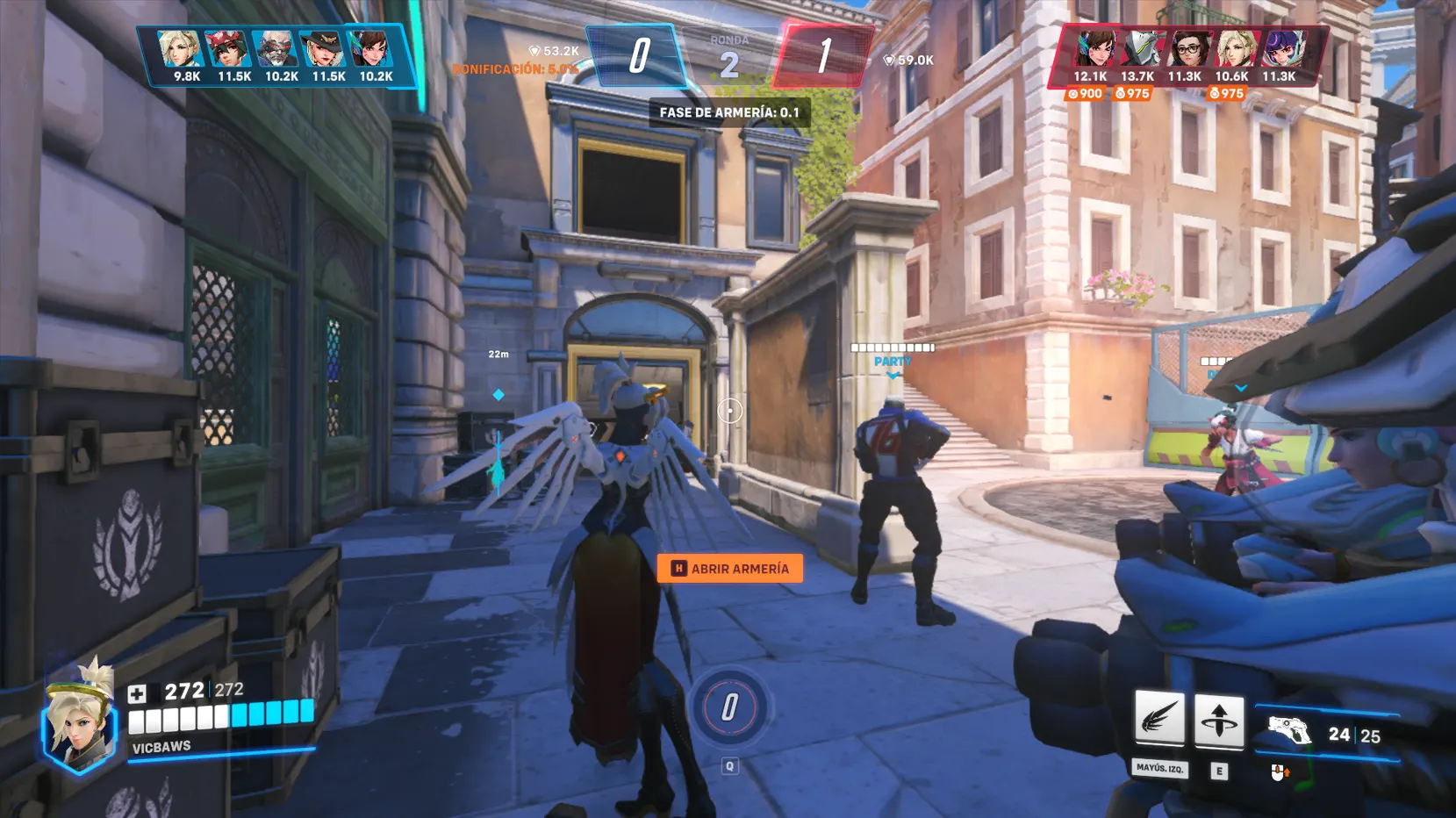Select the enemy D.Va portrait showing 12.1K

[x=1096, y=49]
